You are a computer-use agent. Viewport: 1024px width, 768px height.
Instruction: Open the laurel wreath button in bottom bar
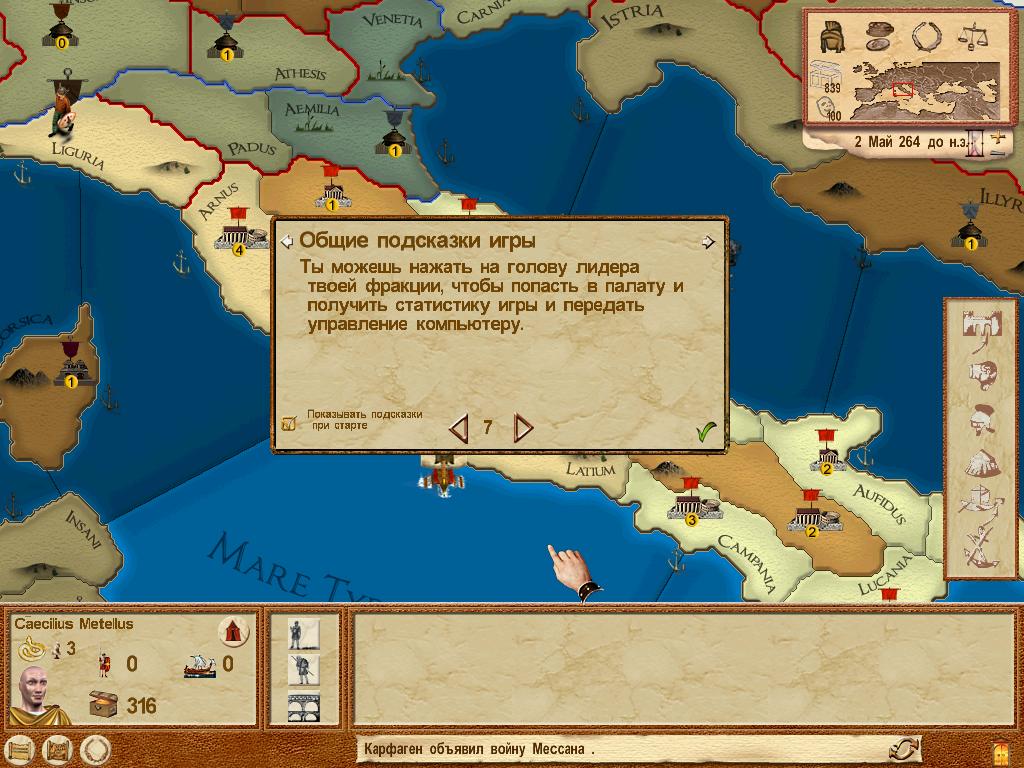click(x=95, y=749)
